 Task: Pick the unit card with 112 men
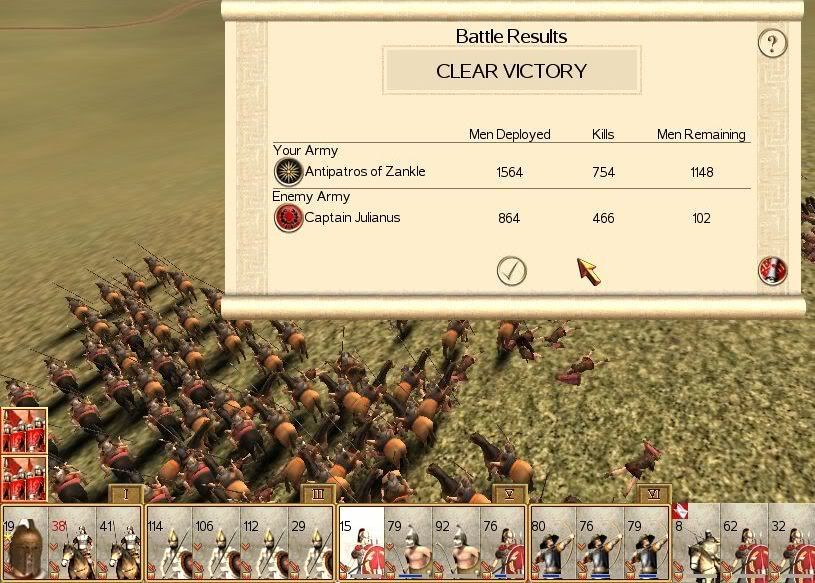pos(263,544)
